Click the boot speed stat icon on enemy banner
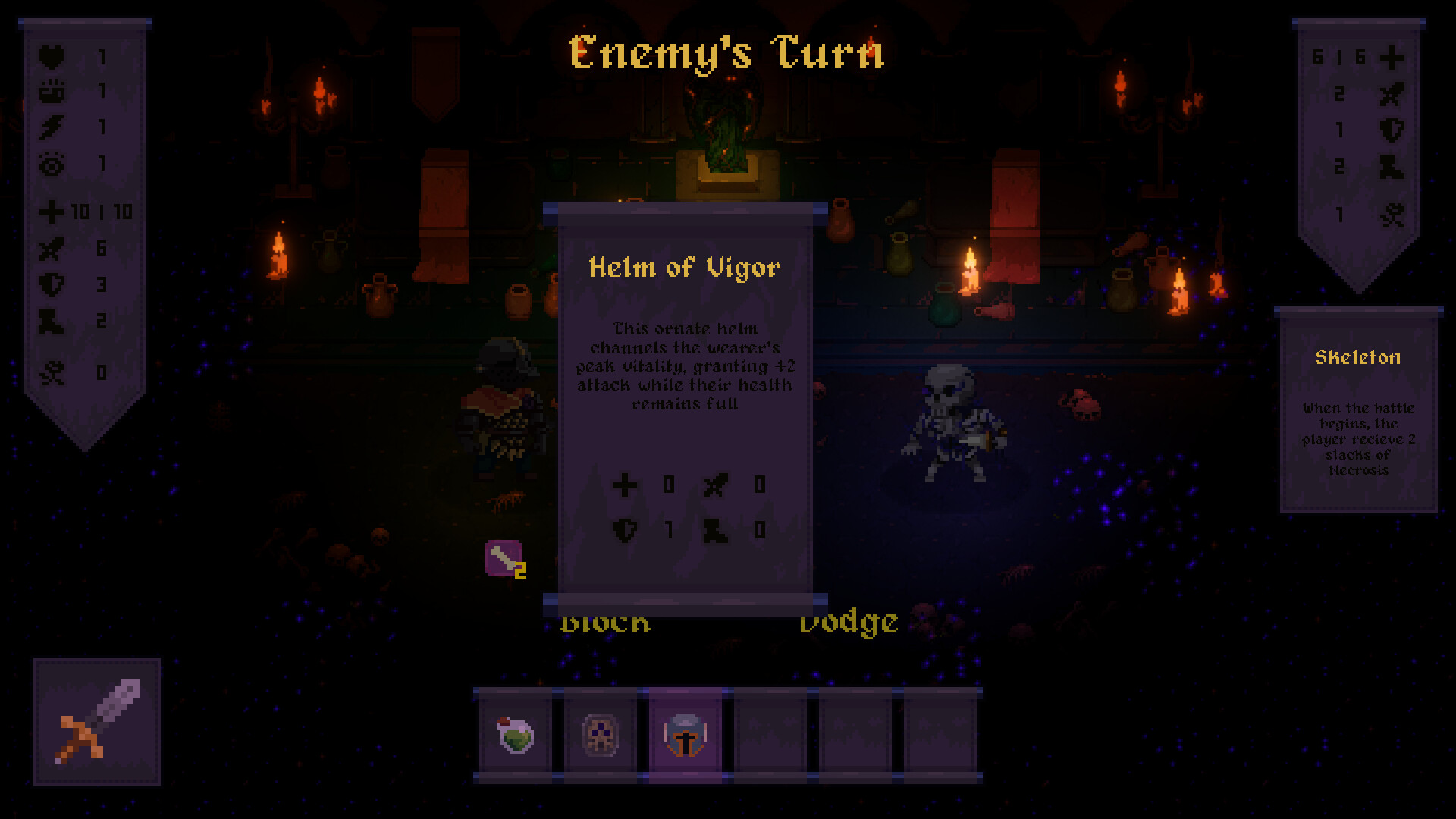 pos(1392,165)
